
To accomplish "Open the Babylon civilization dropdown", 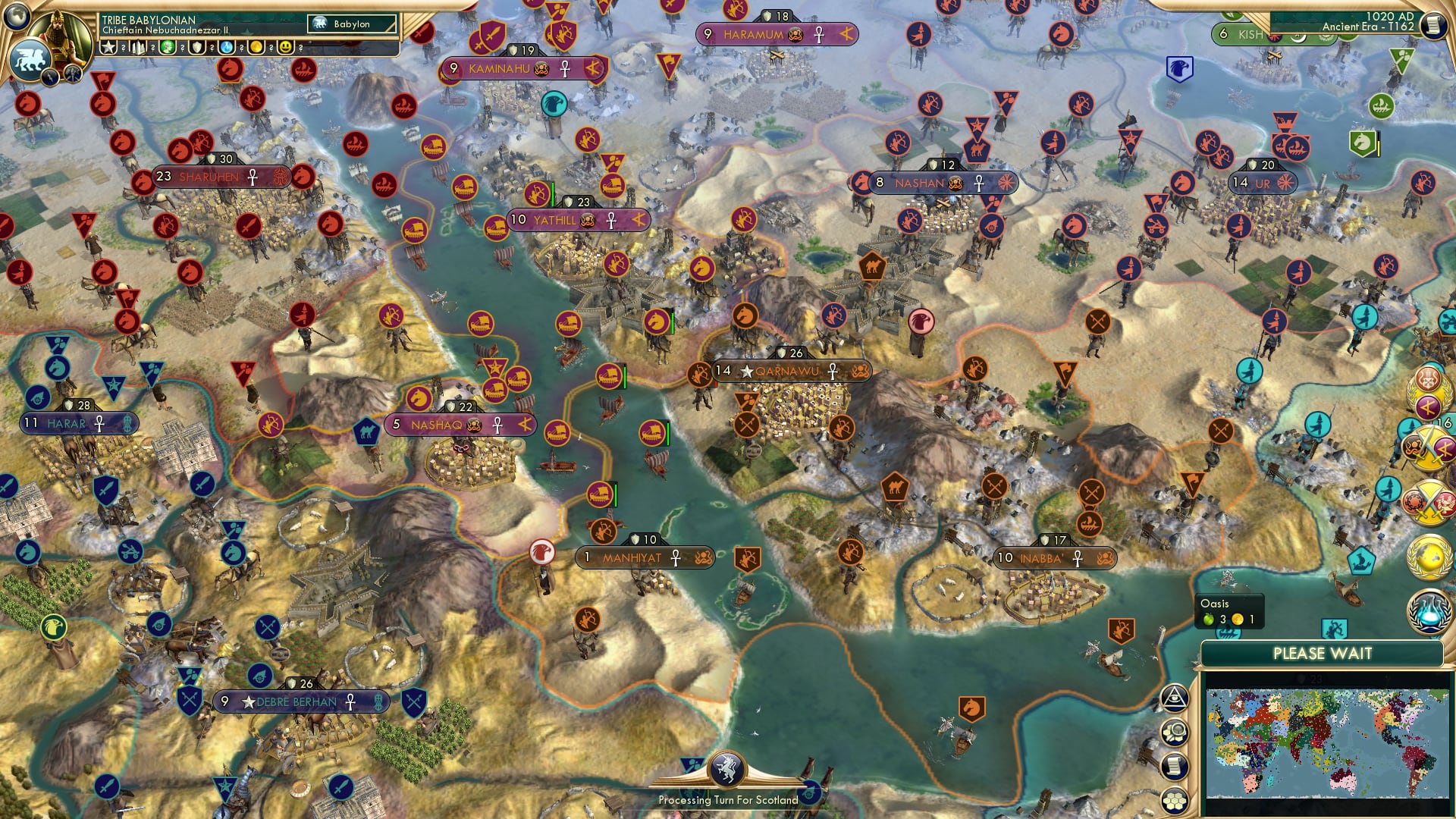I will click(351, 24).
